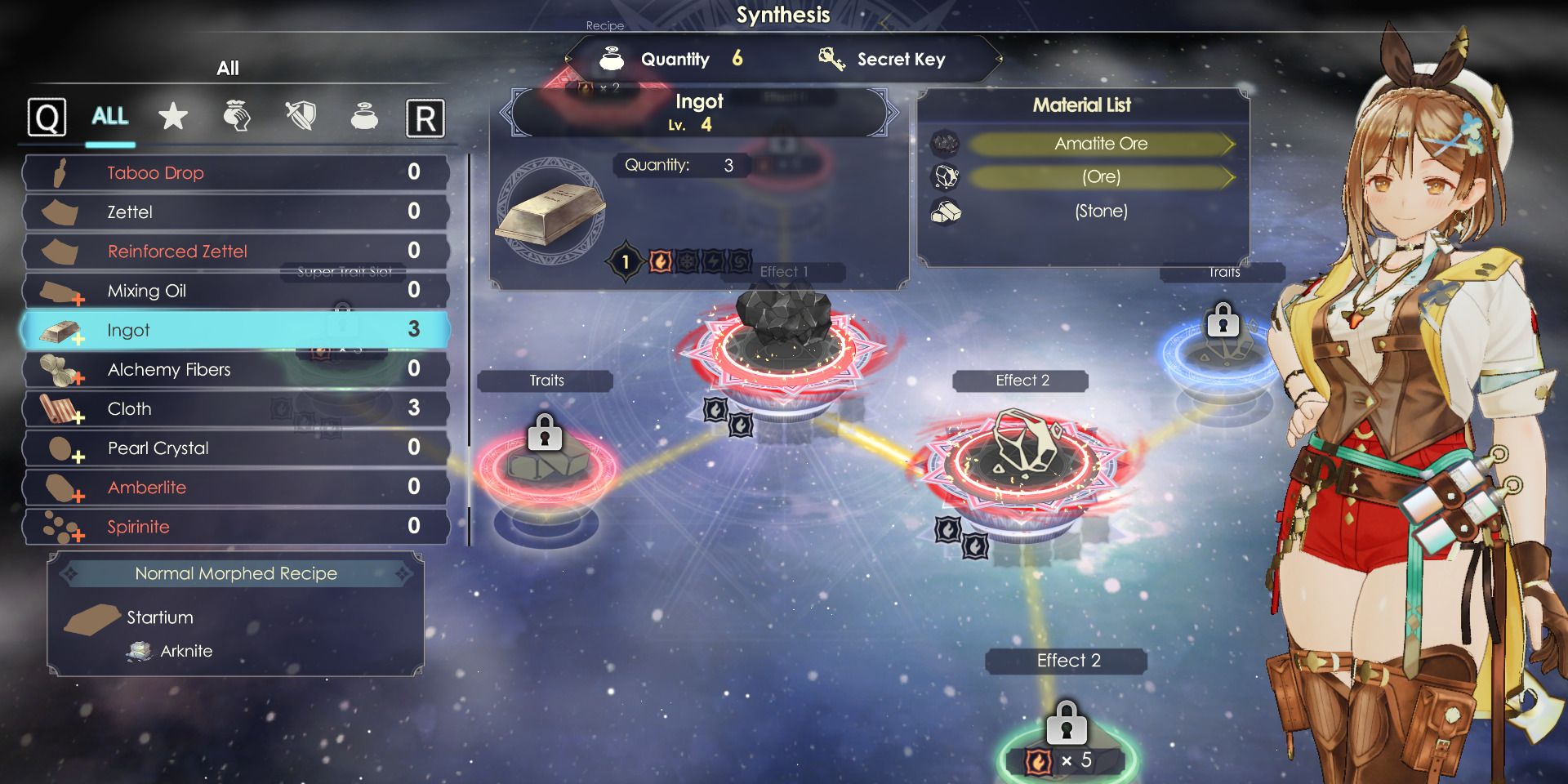This screenshot has width=1568, height=784.
Task: Click the Amatite Ore icon in Material List
Action: point(946,143)
